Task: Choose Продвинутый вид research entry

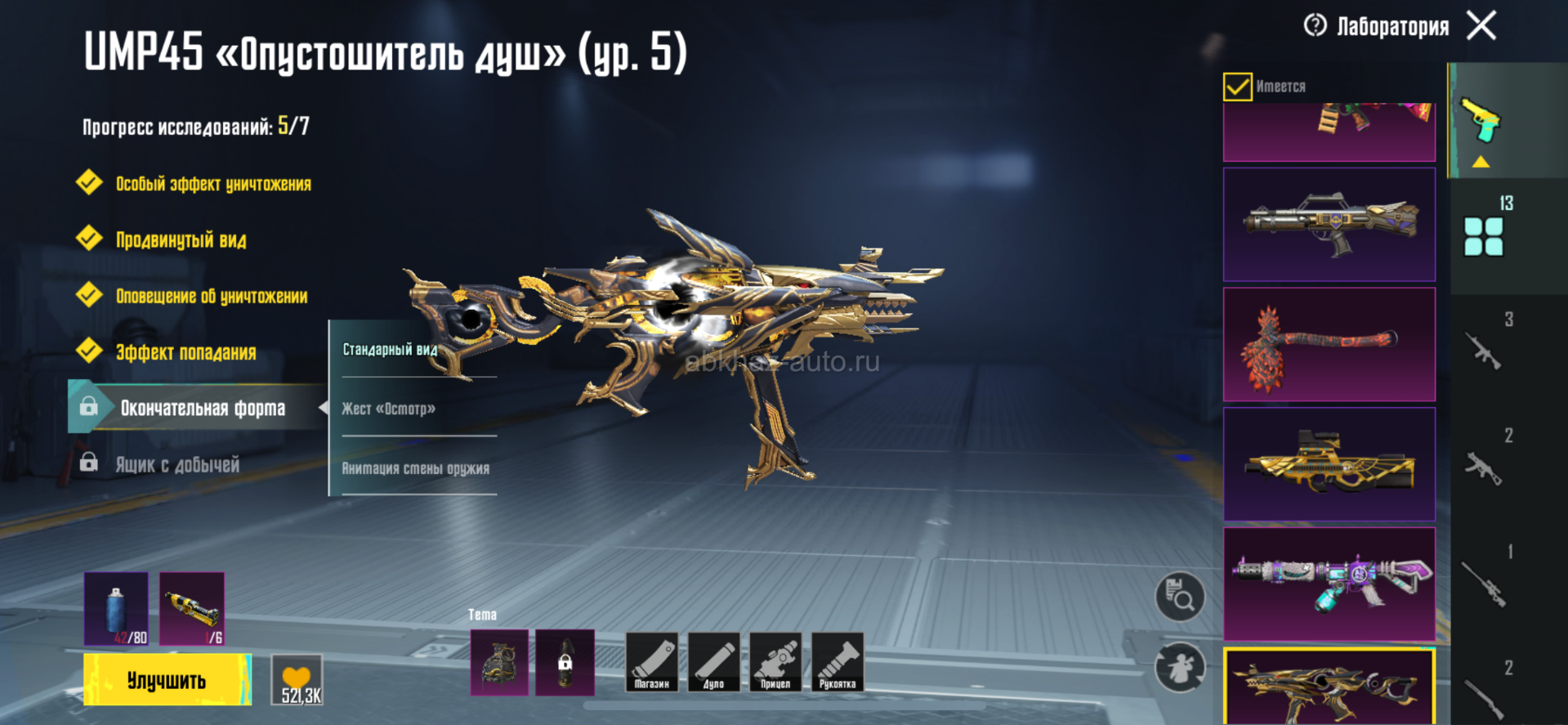Action: 181,240
